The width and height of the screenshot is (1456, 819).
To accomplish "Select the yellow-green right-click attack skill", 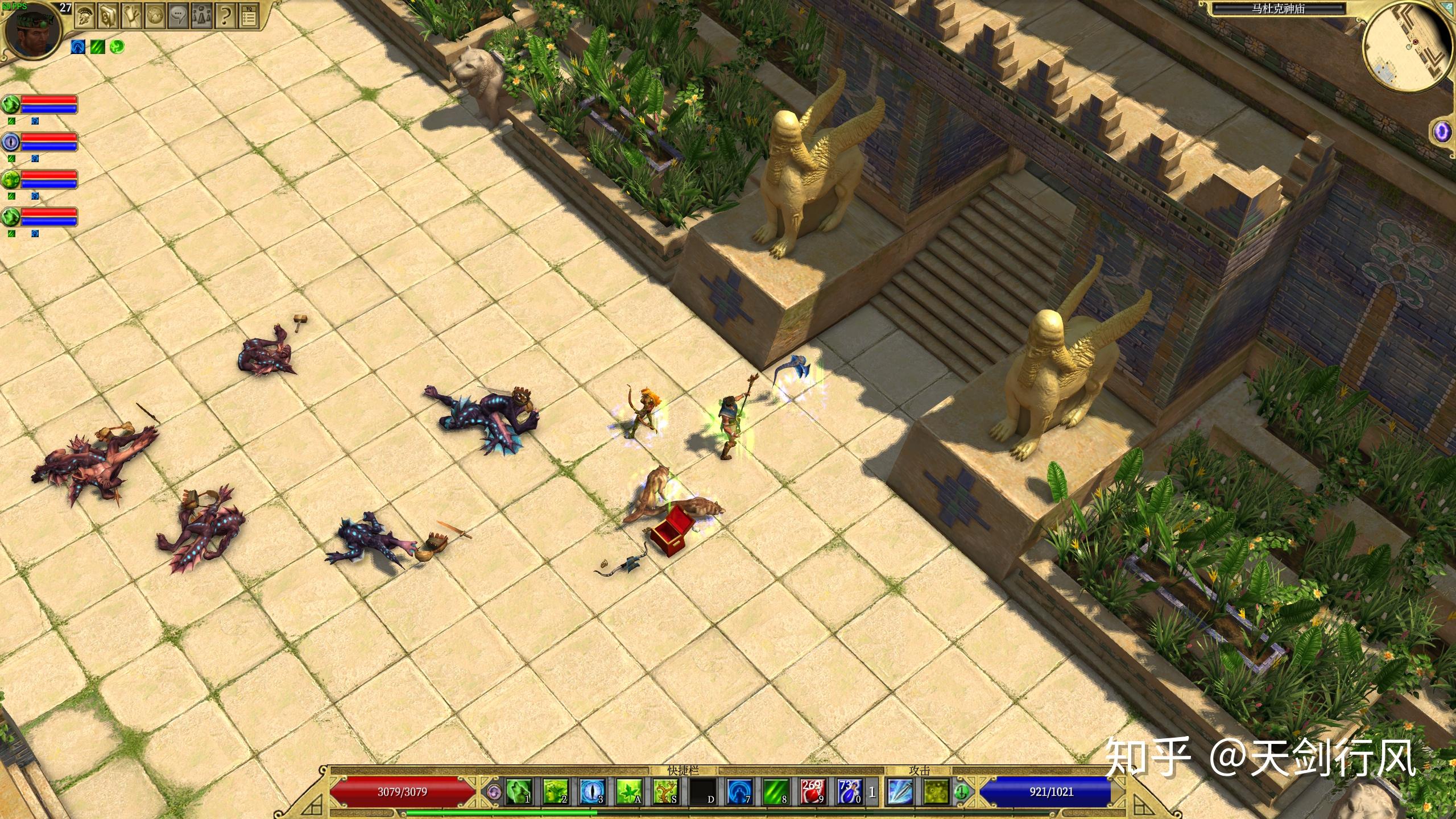I will (936, 791).
